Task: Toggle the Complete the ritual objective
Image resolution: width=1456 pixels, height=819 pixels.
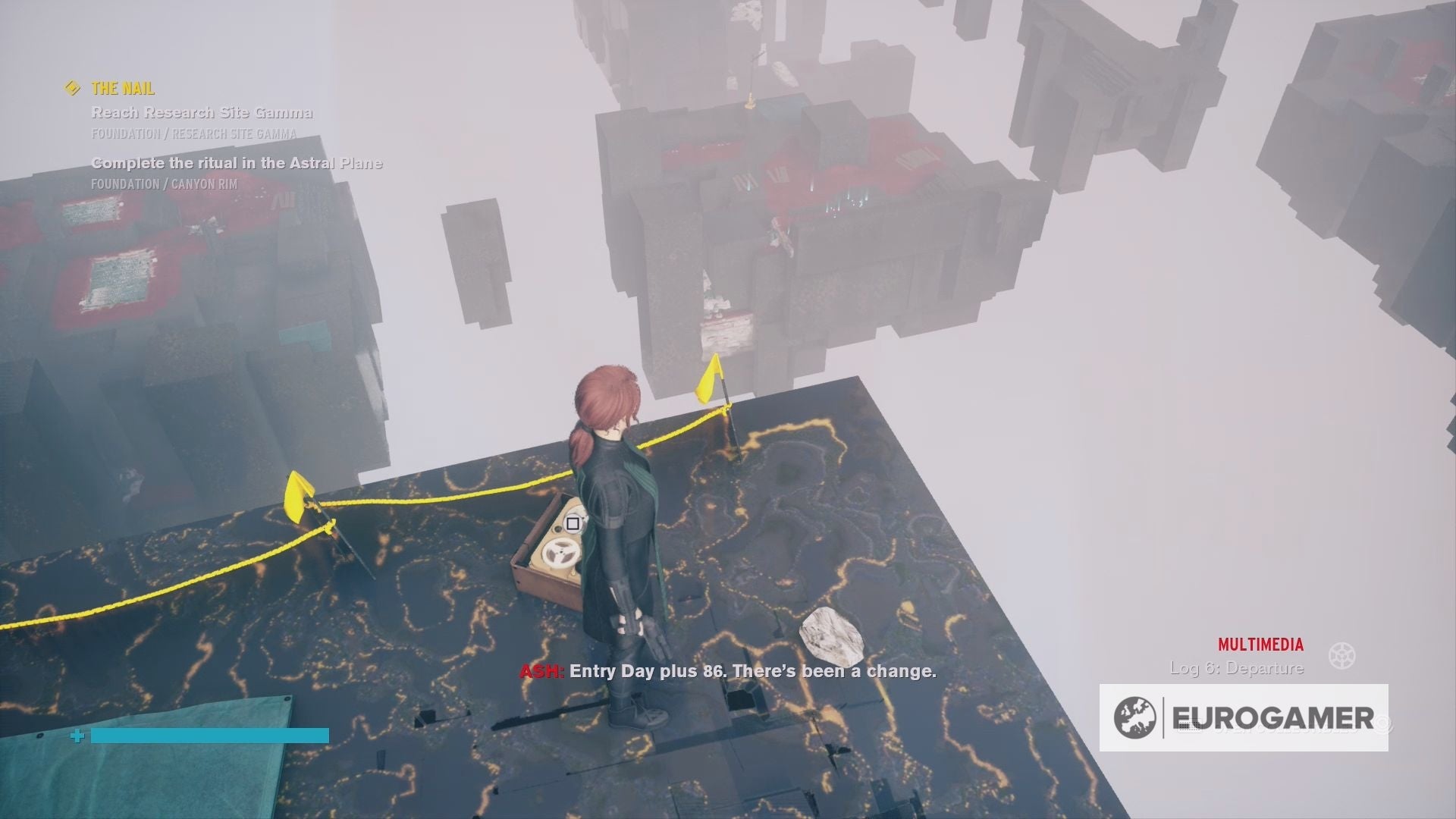Action: point(237,162)
